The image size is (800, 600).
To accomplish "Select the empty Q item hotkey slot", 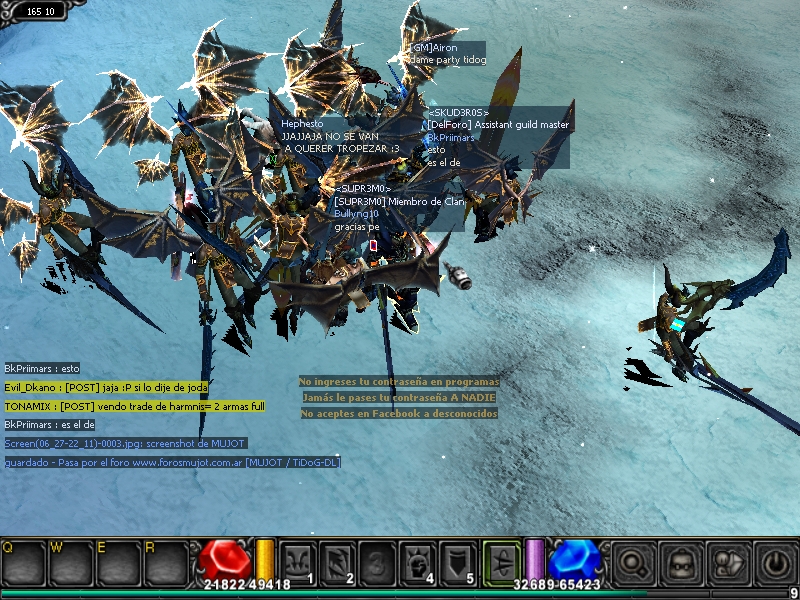I will [23, 562].
